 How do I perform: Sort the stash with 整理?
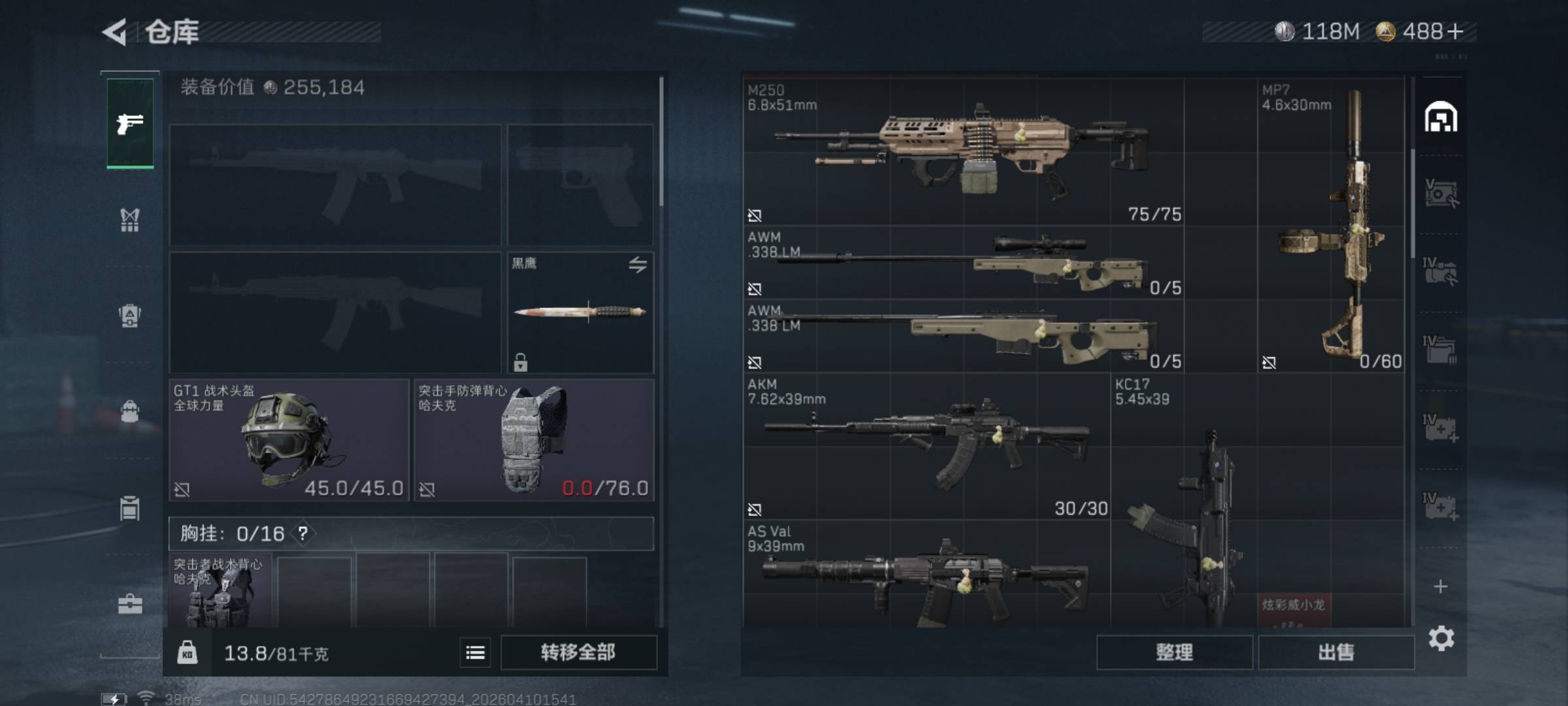1174,652
